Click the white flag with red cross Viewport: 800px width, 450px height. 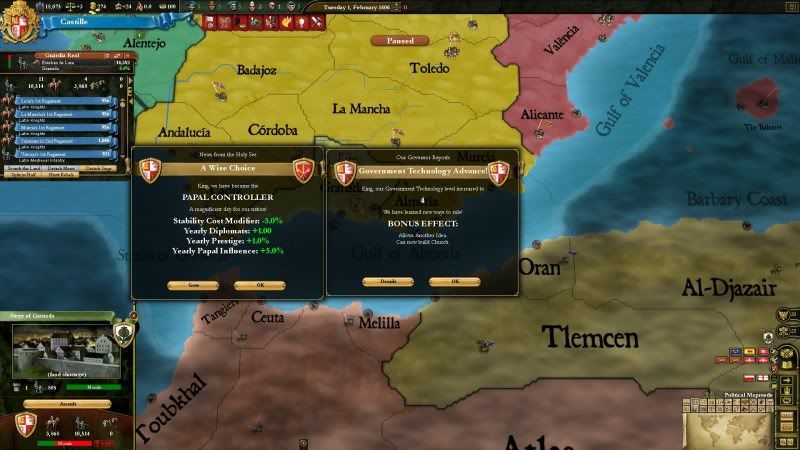point(763,377)
